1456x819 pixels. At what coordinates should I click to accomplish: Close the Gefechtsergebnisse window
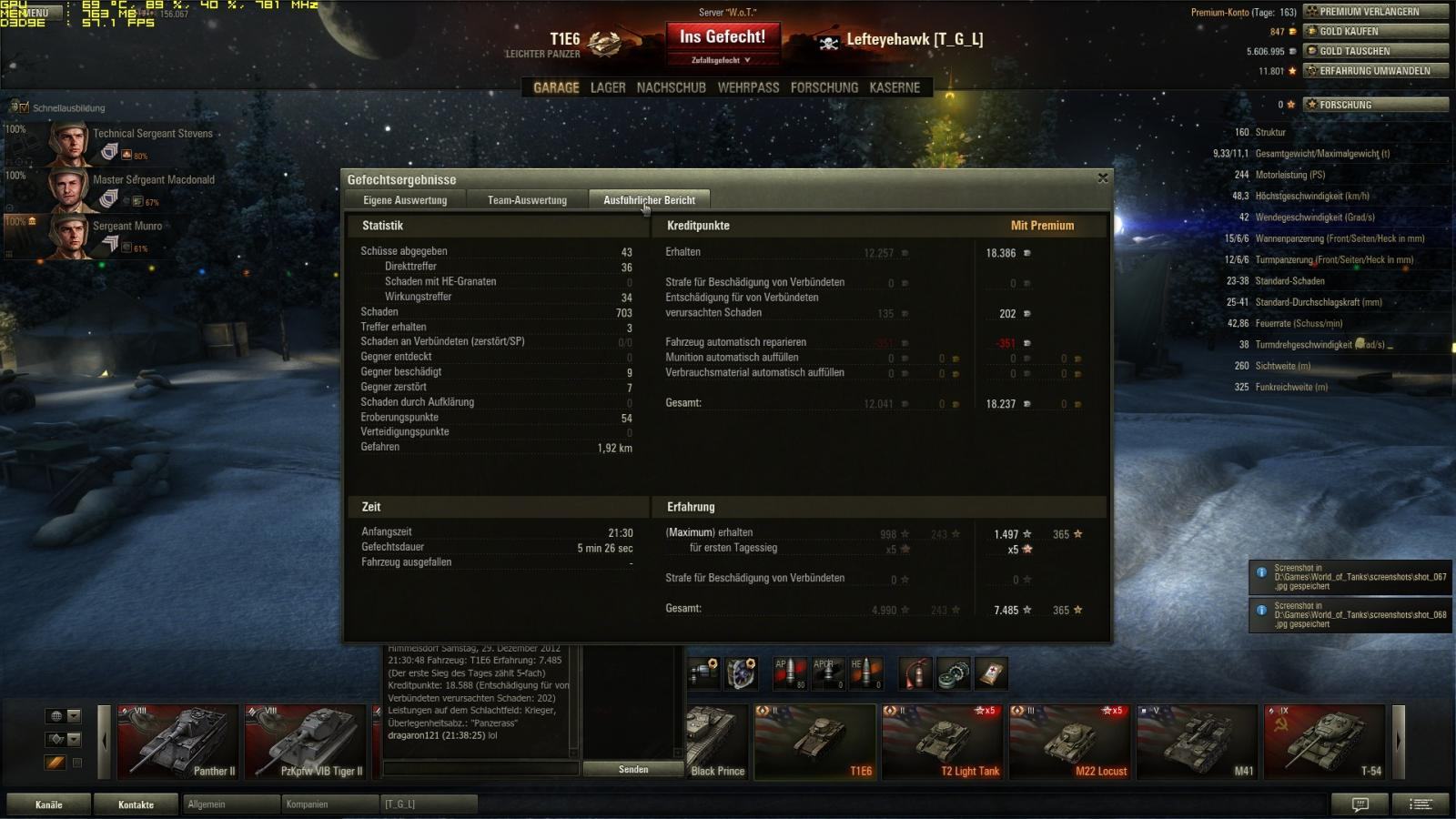tap(1103, 178)
